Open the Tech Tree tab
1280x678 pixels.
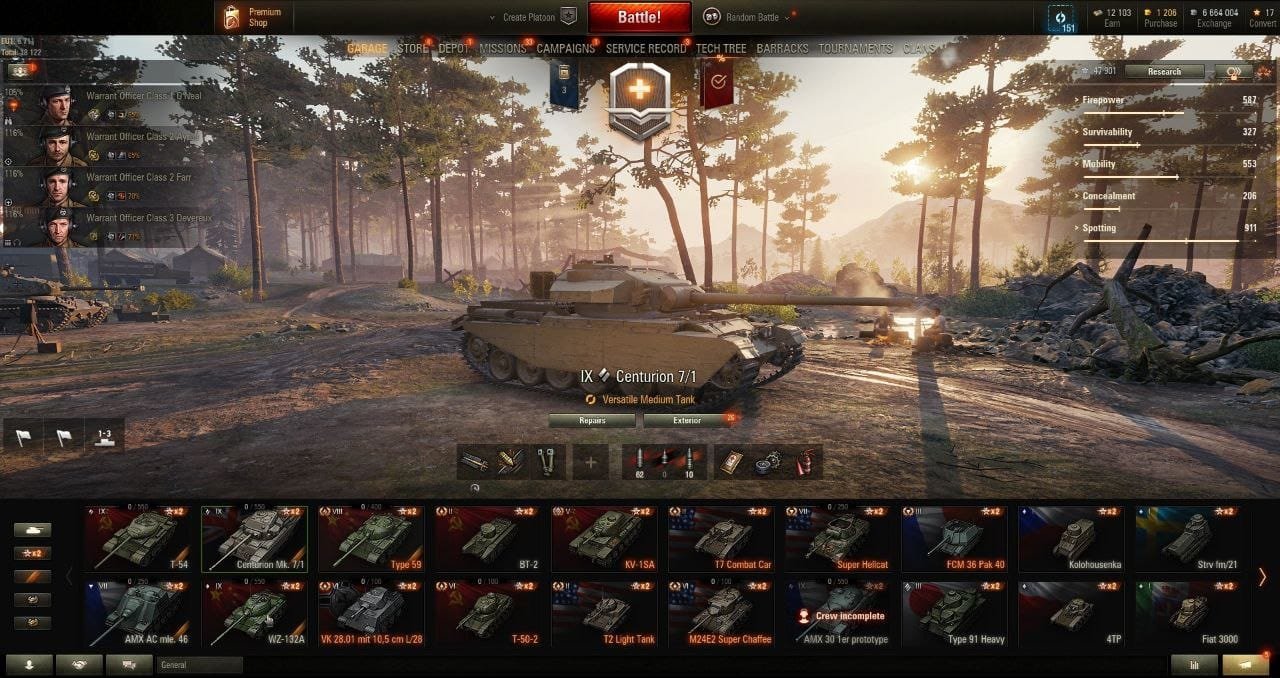721,48
